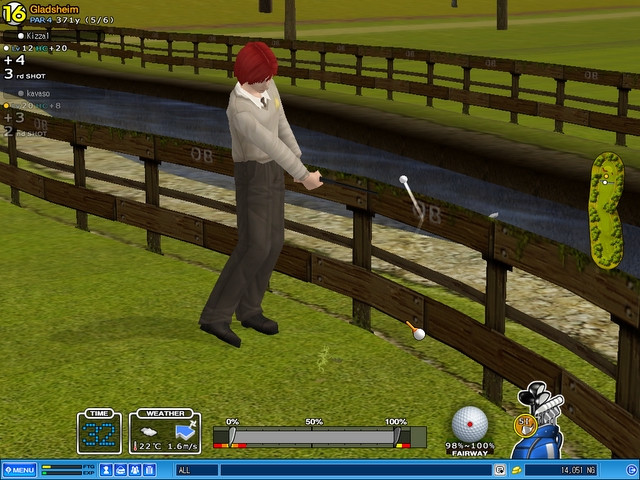Open the MENU button

[20, 470]
